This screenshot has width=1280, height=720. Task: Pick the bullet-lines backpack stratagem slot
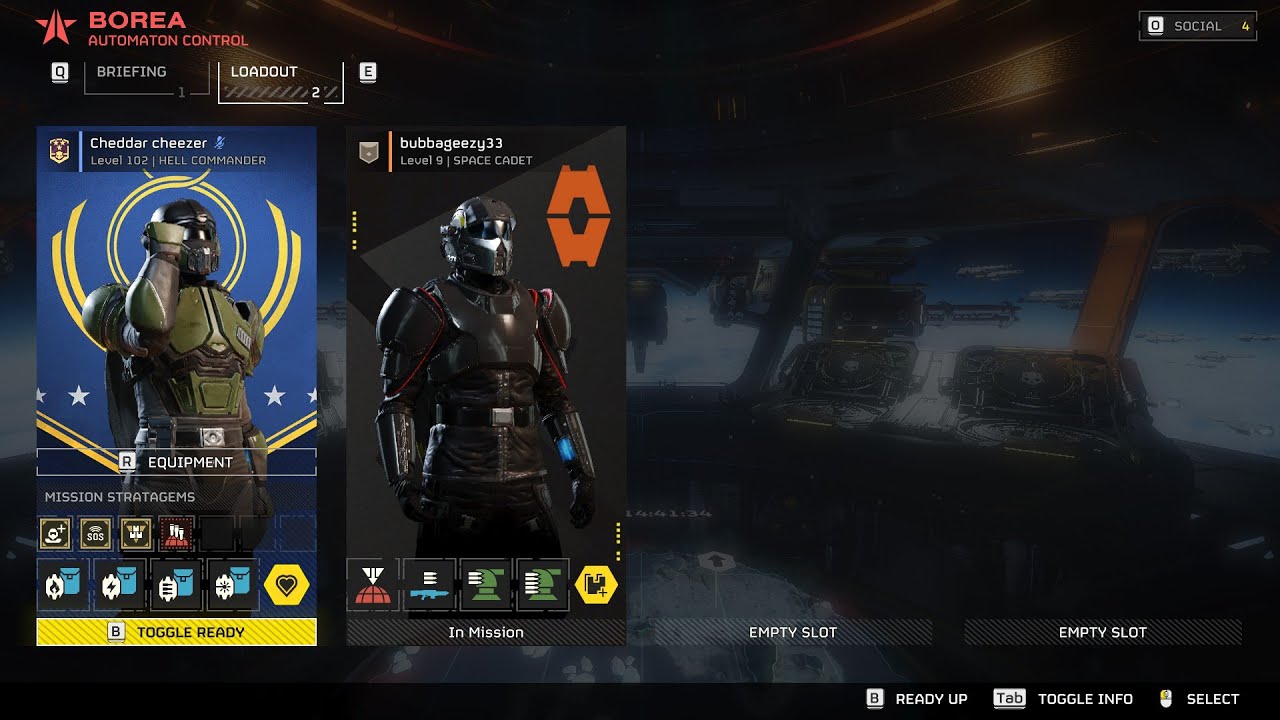click(x=176, y=585)
